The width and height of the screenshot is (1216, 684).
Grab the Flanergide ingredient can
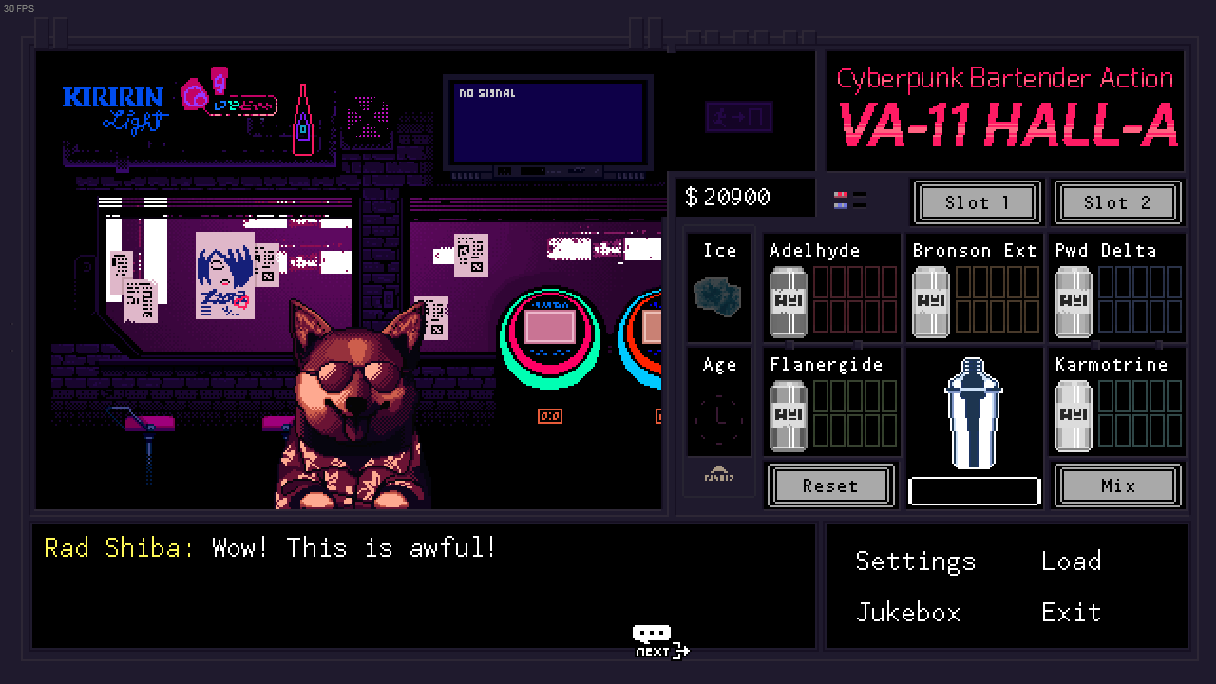pos(788,415)
